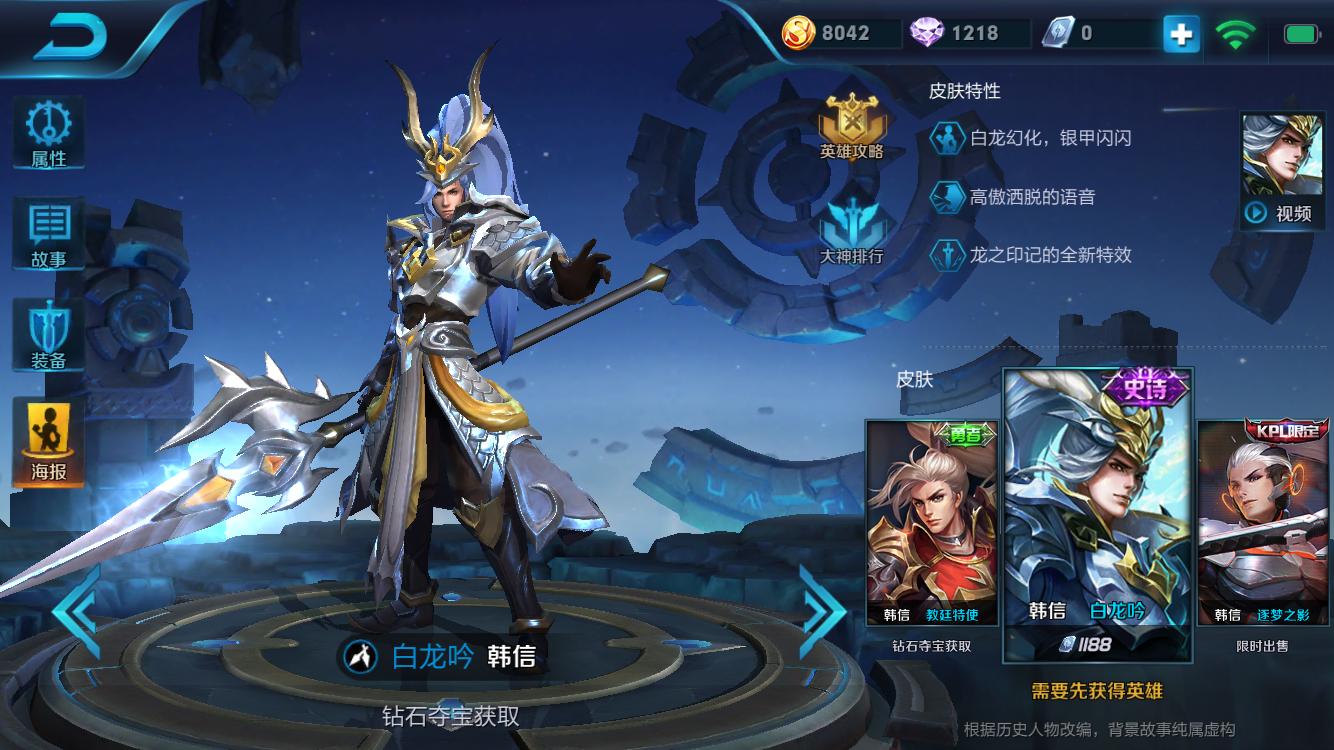Tap the purple diamond balance icon

(x=927, y=33)
